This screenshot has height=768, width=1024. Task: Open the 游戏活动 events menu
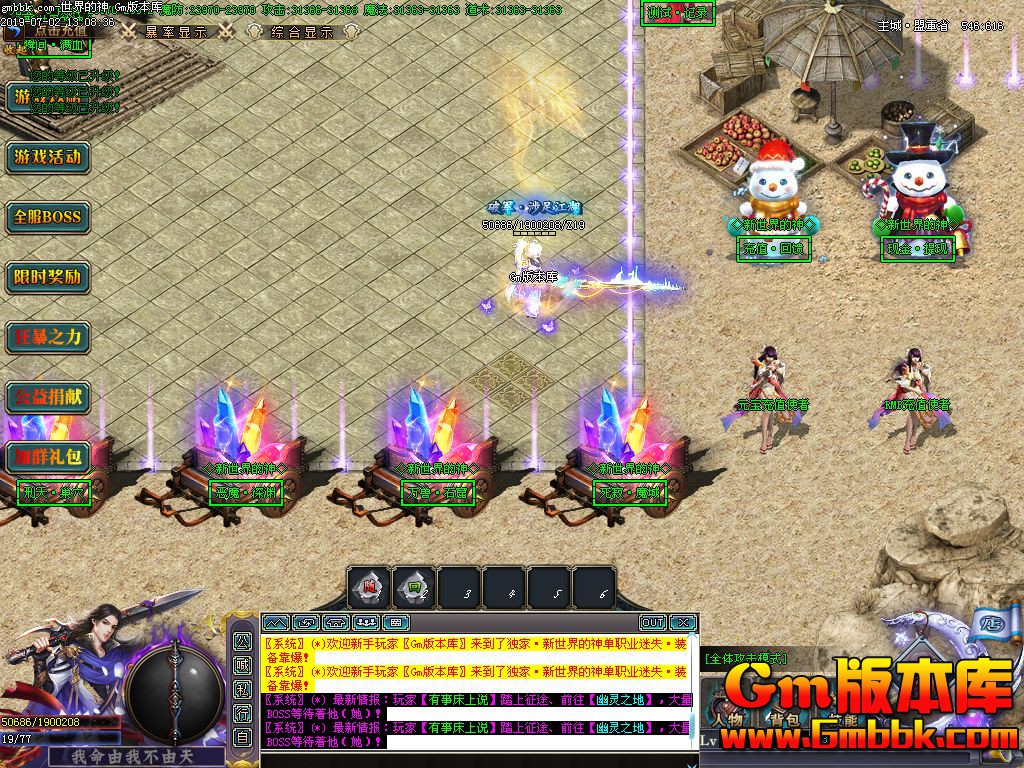click(47, 157)
